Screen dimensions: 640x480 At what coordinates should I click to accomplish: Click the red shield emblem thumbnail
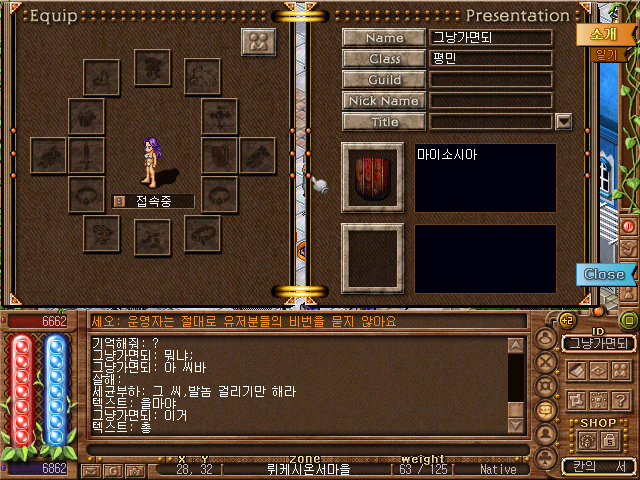pyautogui.click(x=374, y=177)
